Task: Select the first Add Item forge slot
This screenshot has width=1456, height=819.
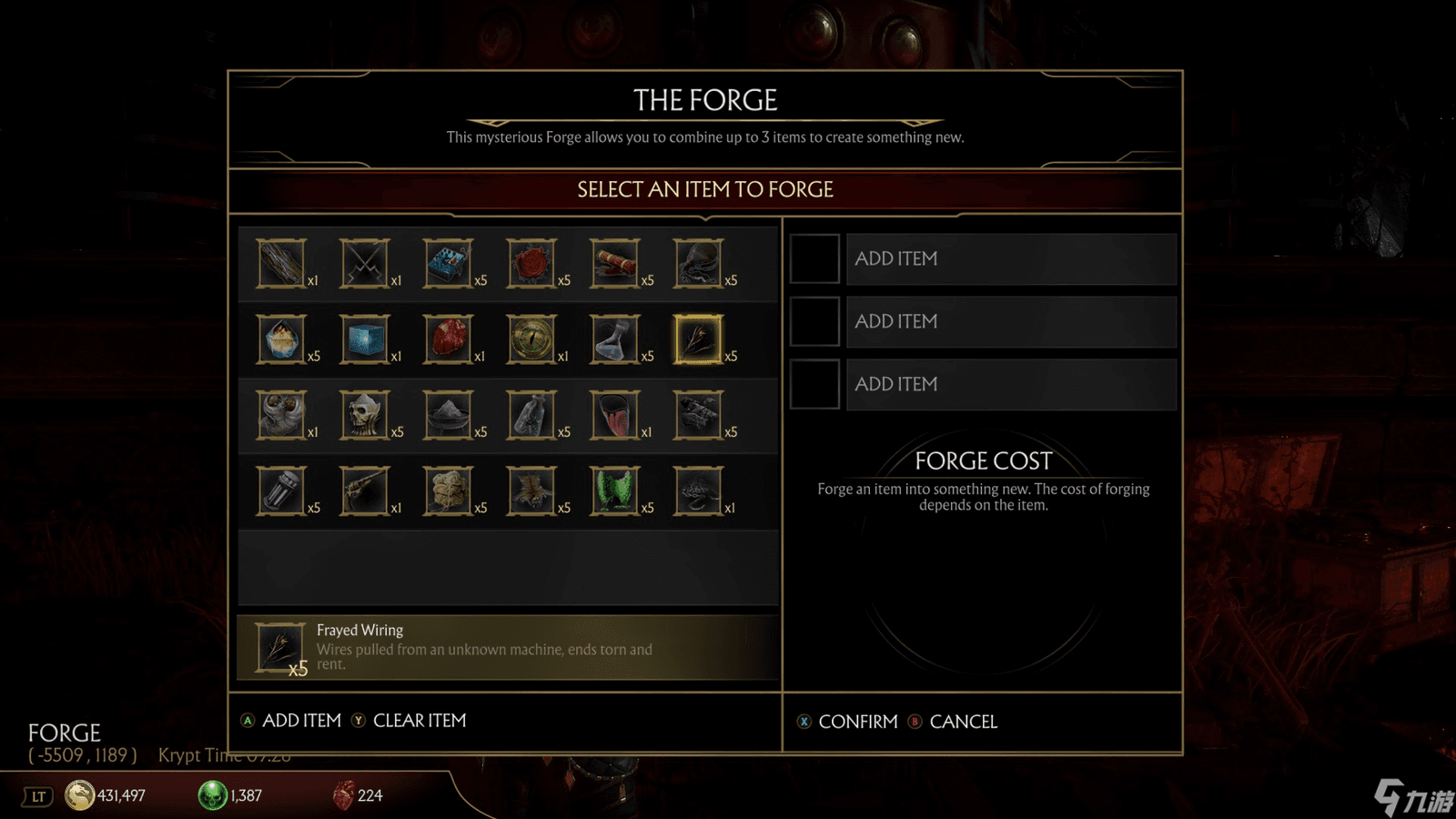Action: pyautogui.click(x=1010, y=259)
